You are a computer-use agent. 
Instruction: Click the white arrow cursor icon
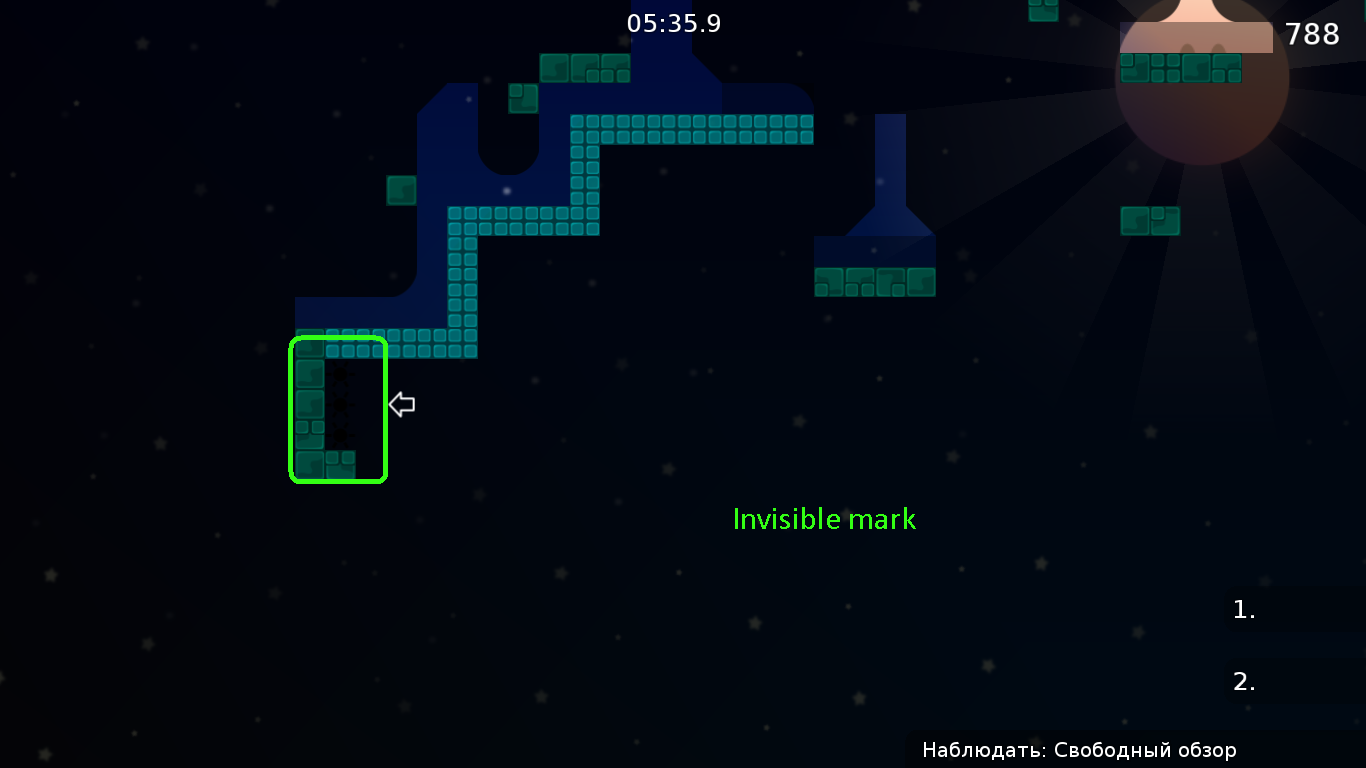400,404
